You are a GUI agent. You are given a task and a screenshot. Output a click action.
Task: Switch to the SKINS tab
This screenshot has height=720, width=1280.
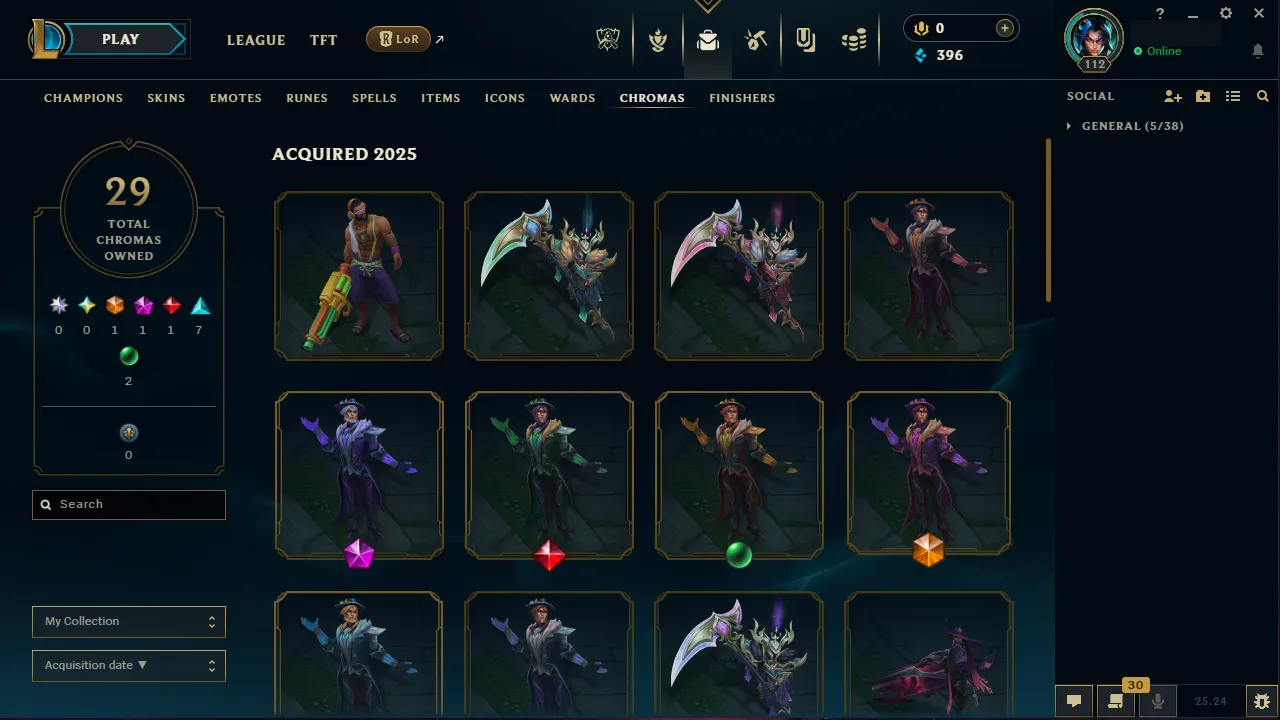point(166,98)
